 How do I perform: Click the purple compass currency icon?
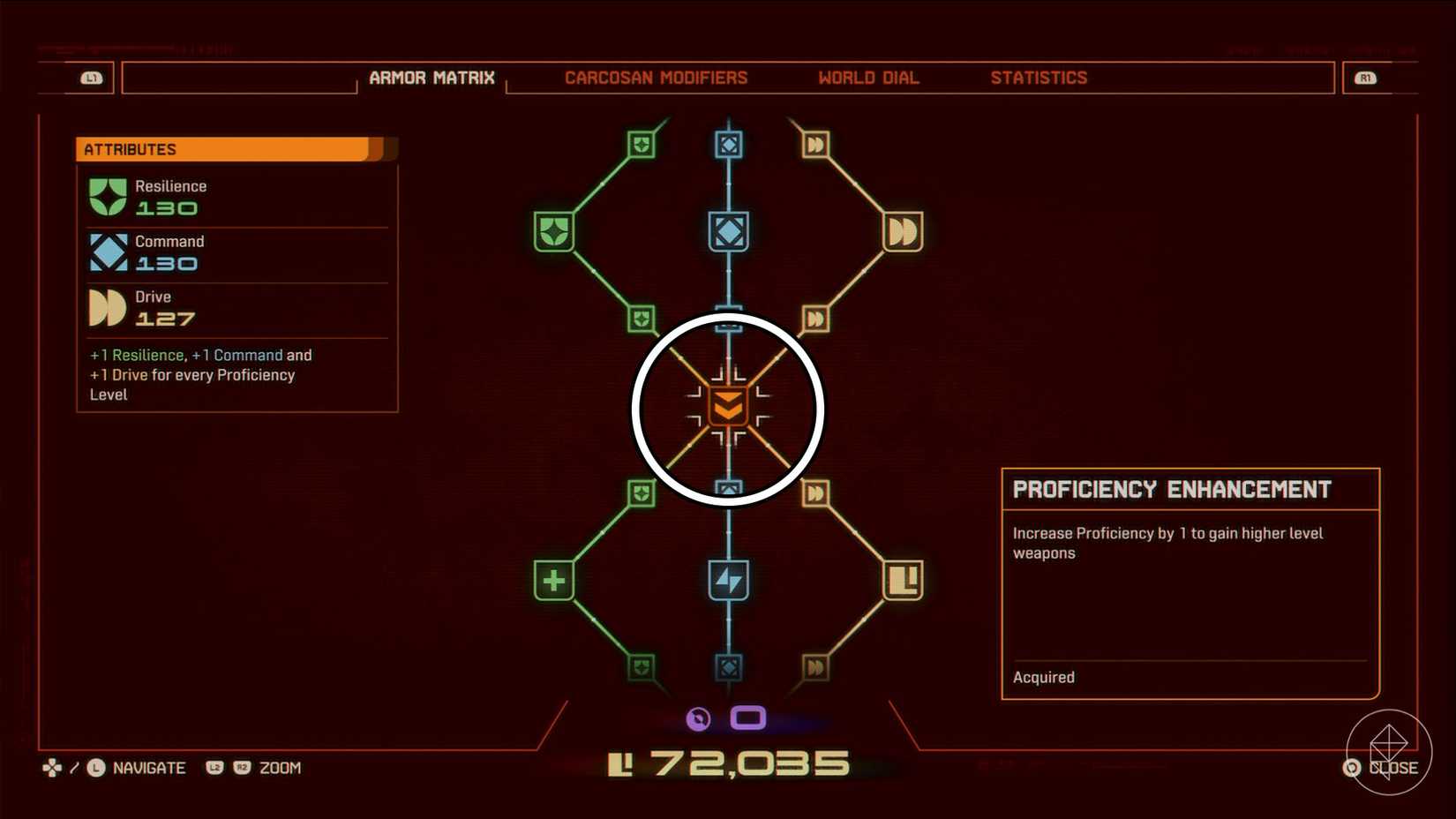click(697, 718)
